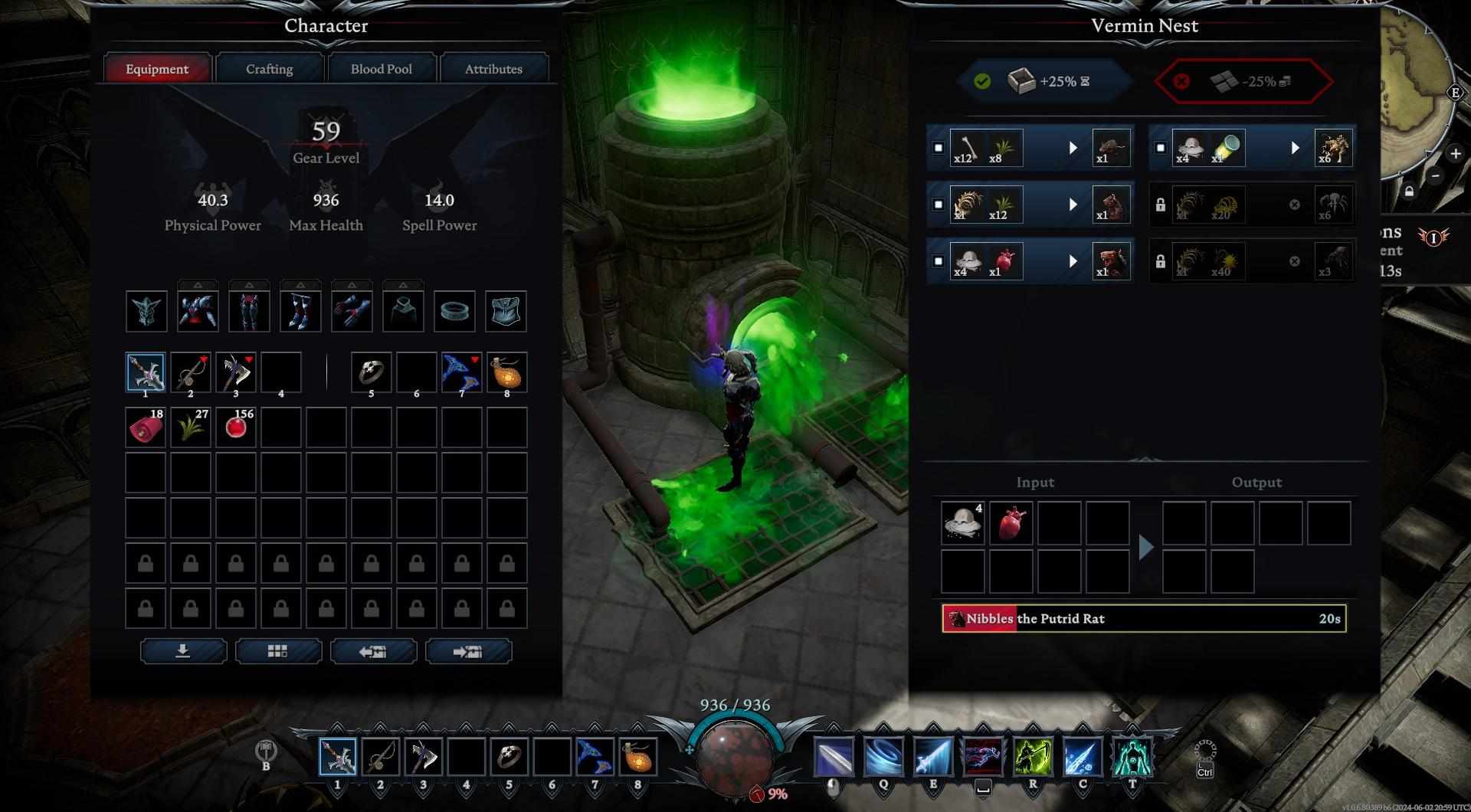
Task: Switch to the Crafting tab
Action: [x=269, y=69]
